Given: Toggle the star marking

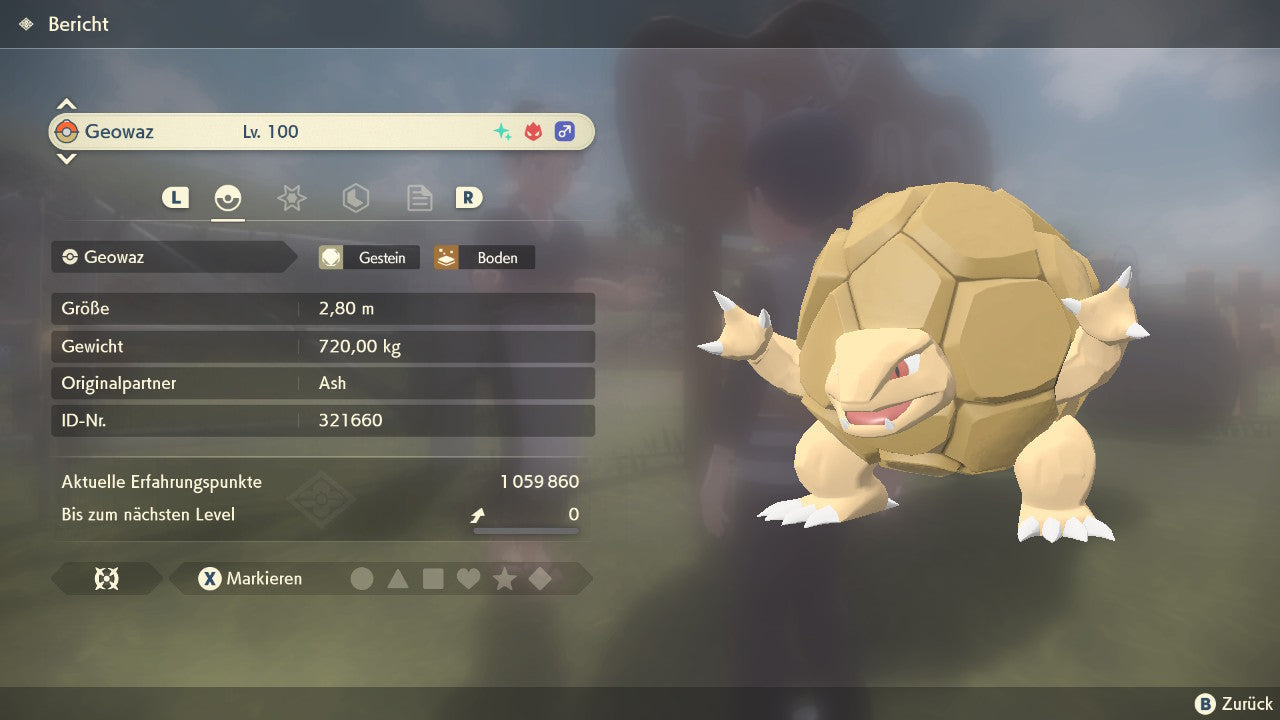Looking at the screenshot, I should [504, 579].
